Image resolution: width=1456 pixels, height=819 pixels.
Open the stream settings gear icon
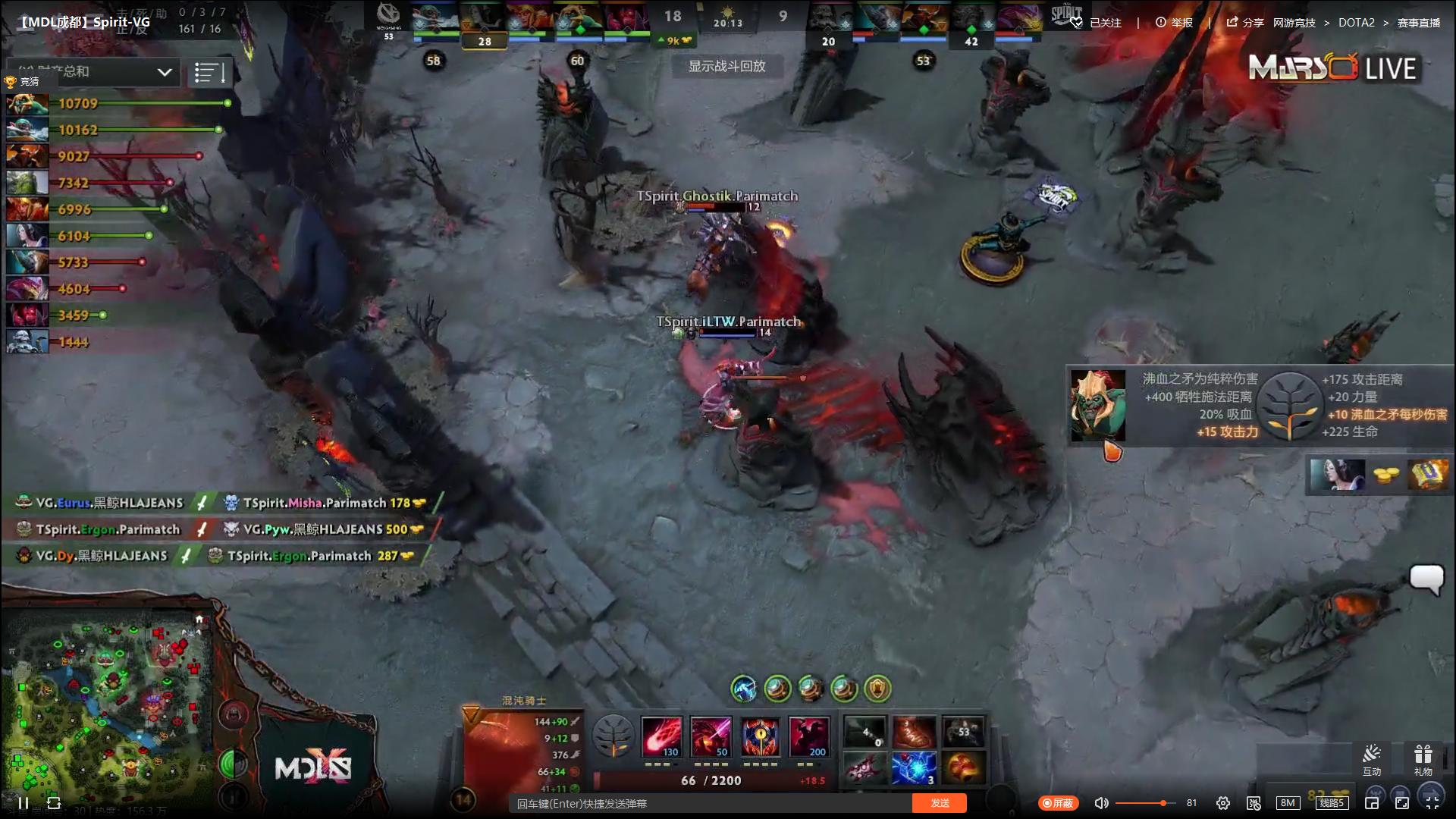[1223, 802]
